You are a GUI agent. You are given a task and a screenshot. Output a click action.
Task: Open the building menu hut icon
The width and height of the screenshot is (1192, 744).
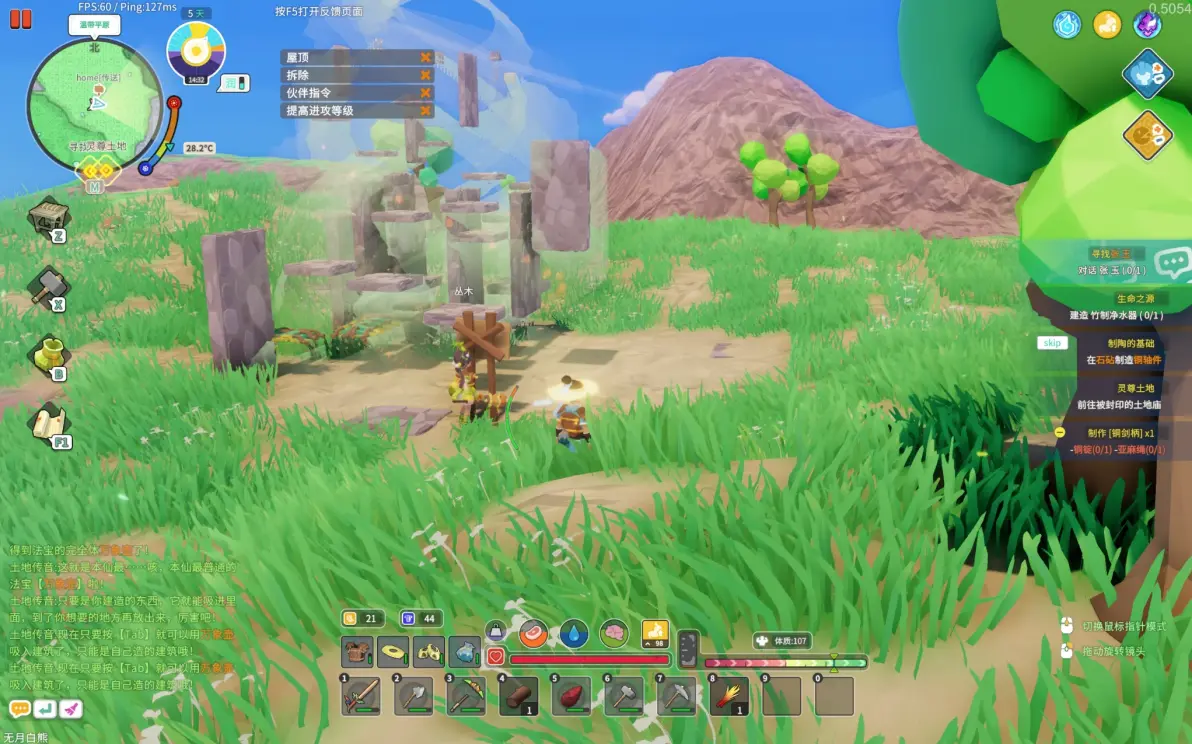coord(47,217)
